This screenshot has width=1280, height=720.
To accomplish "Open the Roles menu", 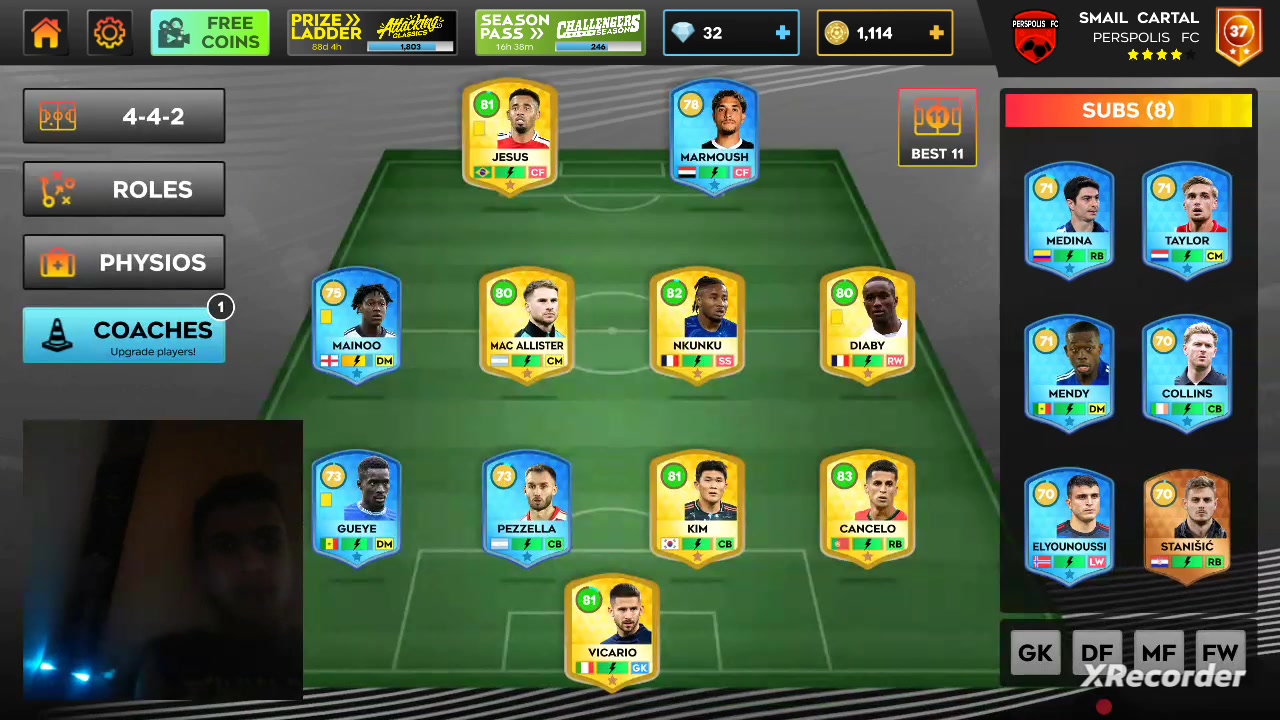I will click(x=124, y=189).
